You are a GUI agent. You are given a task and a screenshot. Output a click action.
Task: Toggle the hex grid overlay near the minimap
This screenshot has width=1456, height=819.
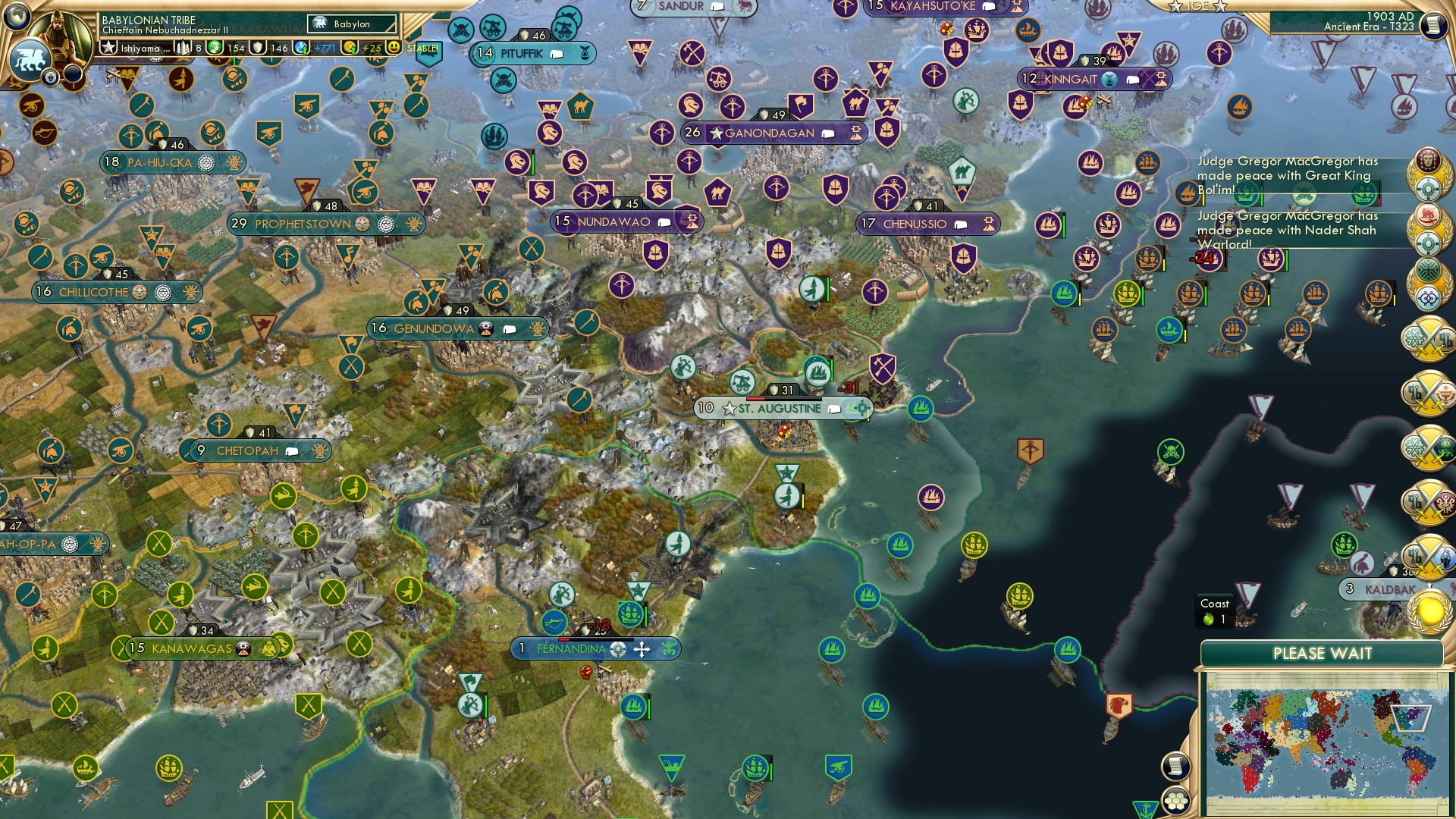coord(1175,802)
